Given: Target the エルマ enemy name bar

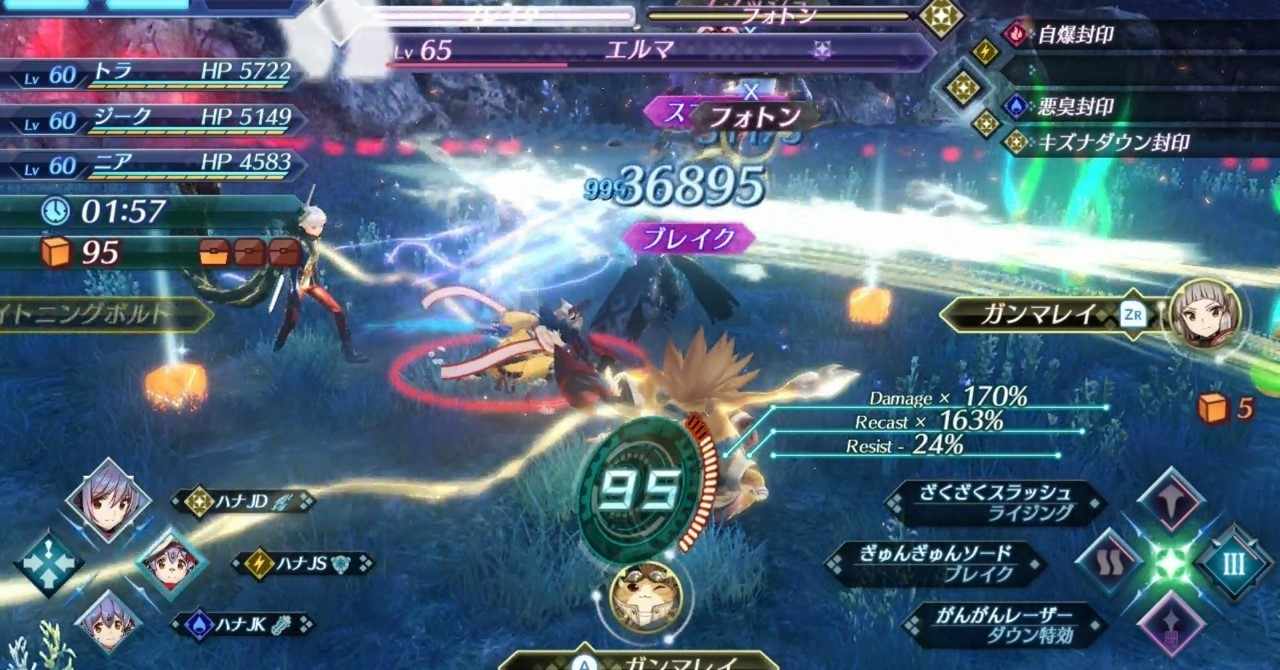Looking at the screenshot, I should [x=640, y=51].
